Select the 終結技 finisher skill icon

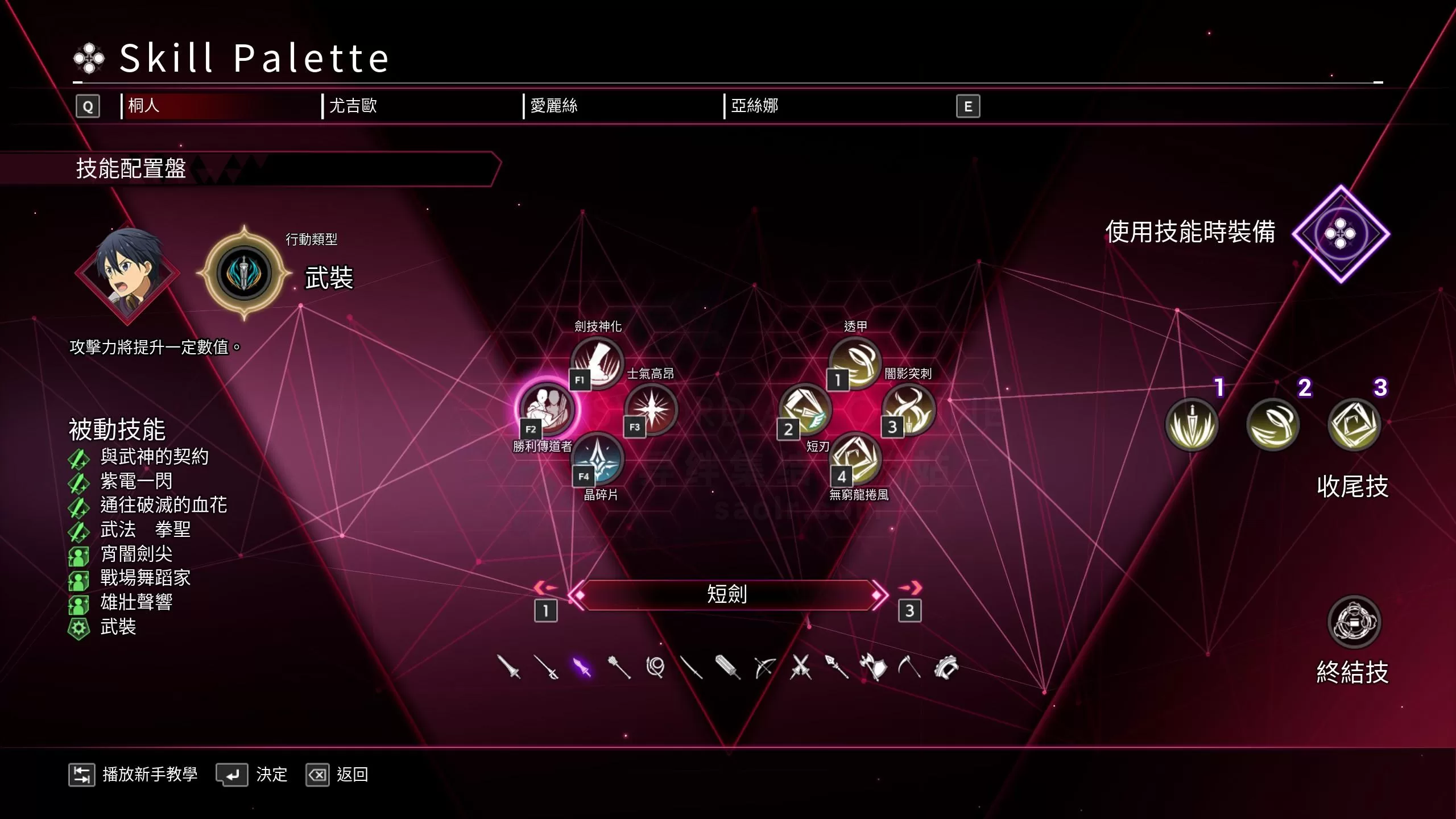tap(1354, 622)
